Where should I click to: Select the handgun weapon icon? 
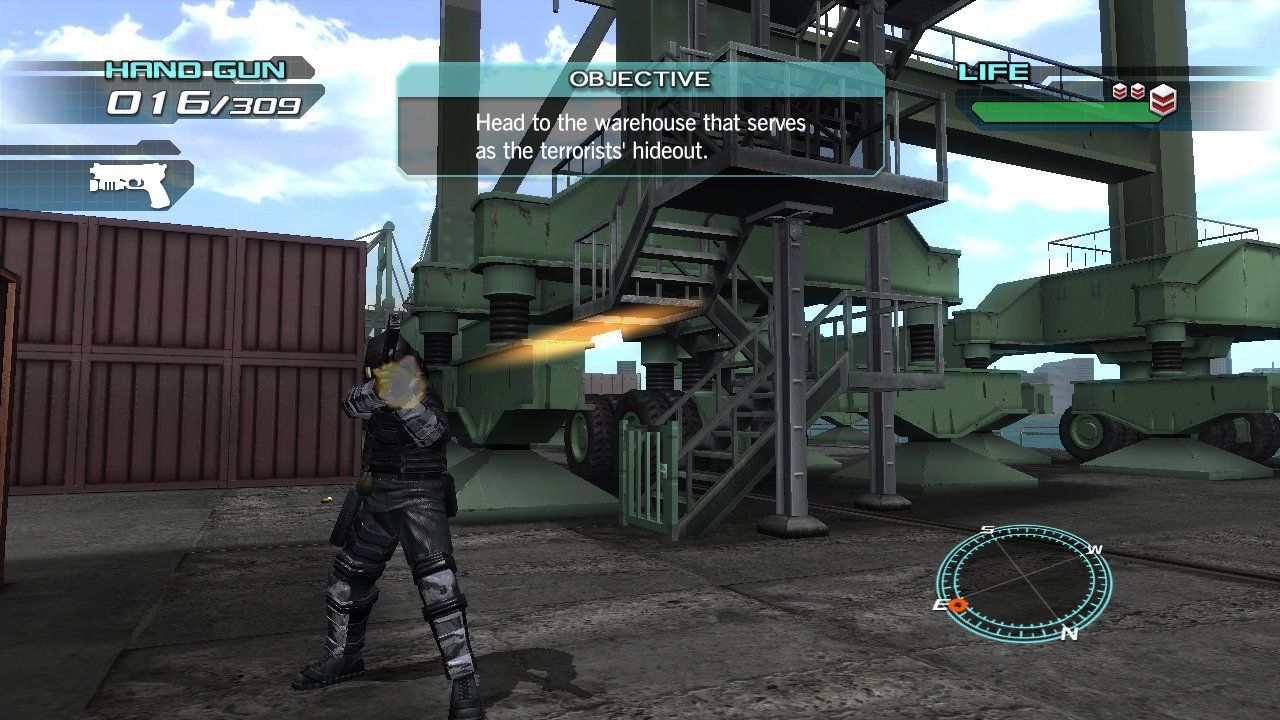131,185
